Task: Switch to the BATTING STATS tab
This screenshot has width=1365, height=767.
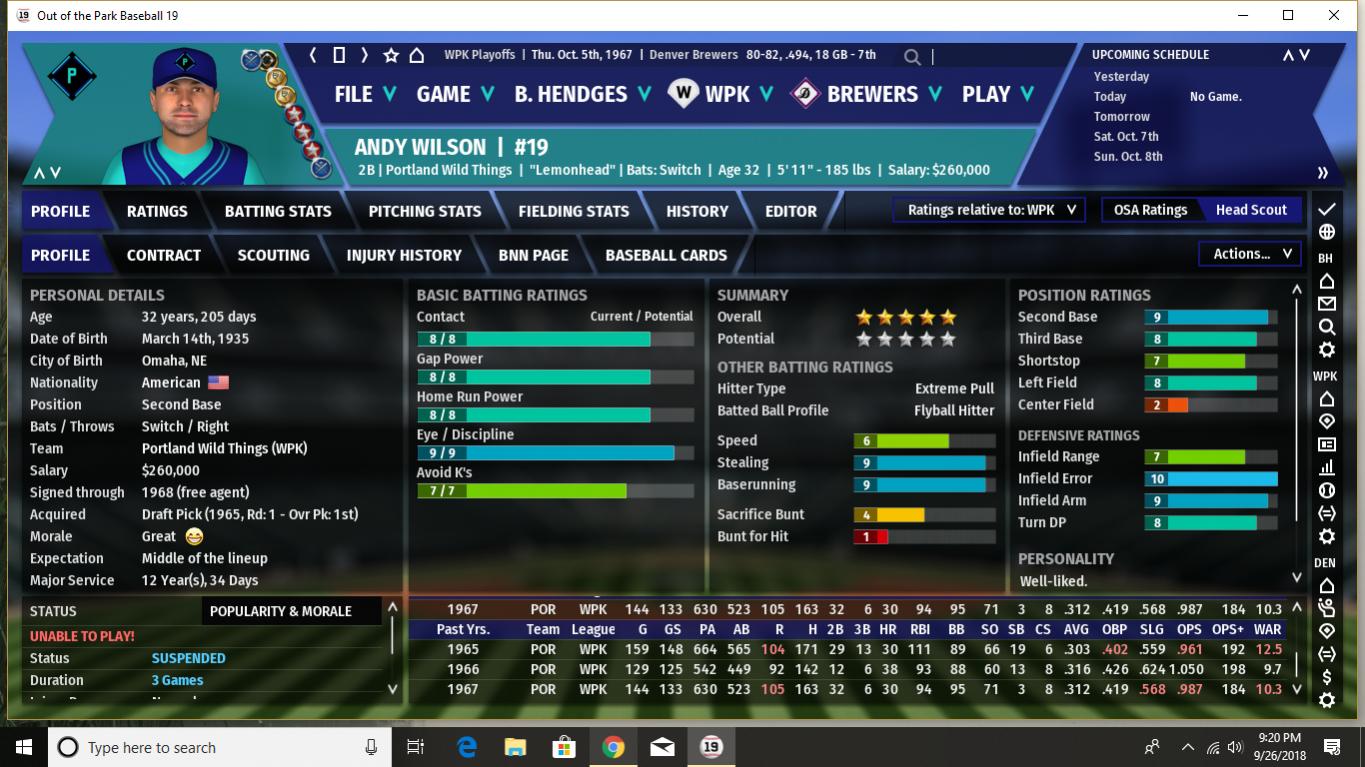Action: pos(278,211)
